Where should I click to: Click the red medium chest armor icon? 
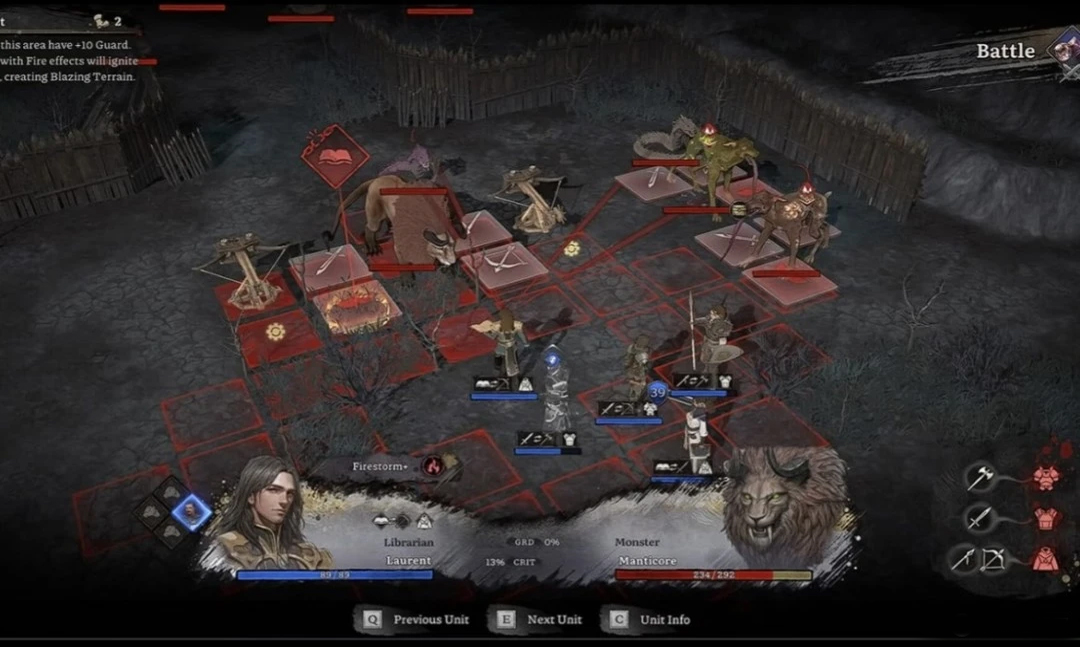1045,518
